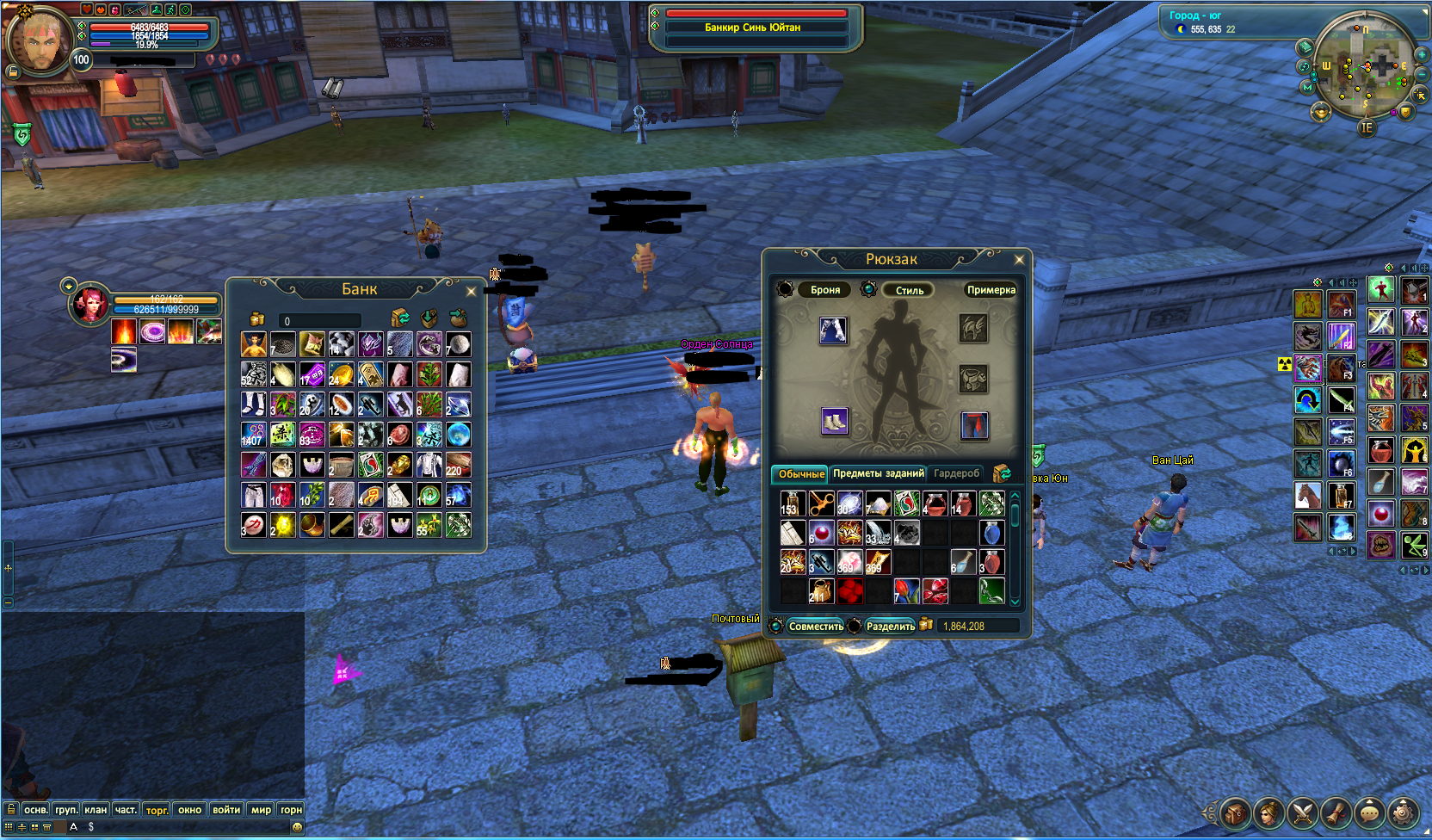Close the Рюкзак window
Image resolution: width=1432 pixels, height=840 pixels.
click(1019, 260)
